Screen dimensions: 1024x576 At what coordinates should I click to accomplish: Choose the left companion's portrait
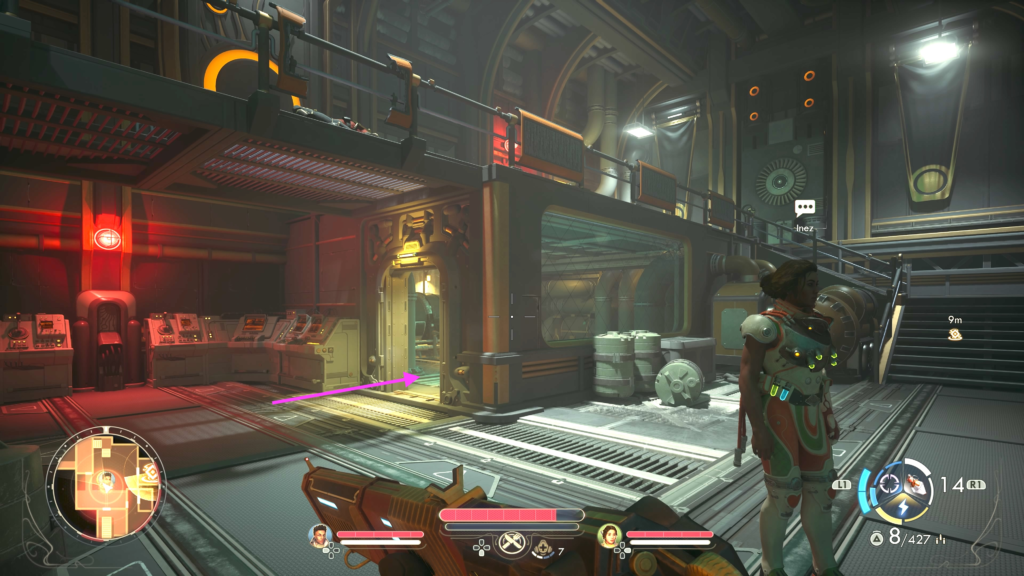[319, 536]
